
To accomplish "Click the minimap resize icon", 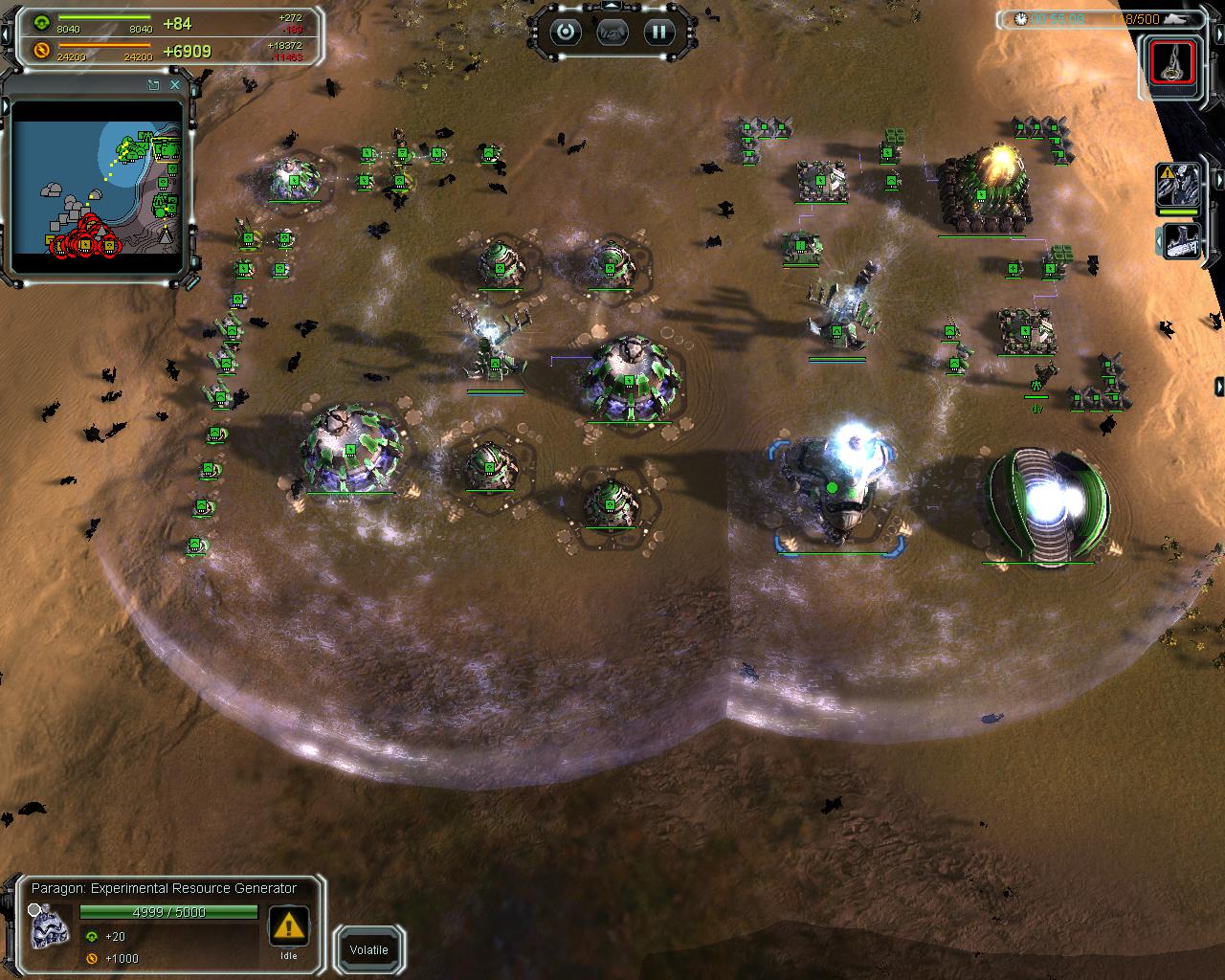I will pyautogui.click(x=153, y=85).
